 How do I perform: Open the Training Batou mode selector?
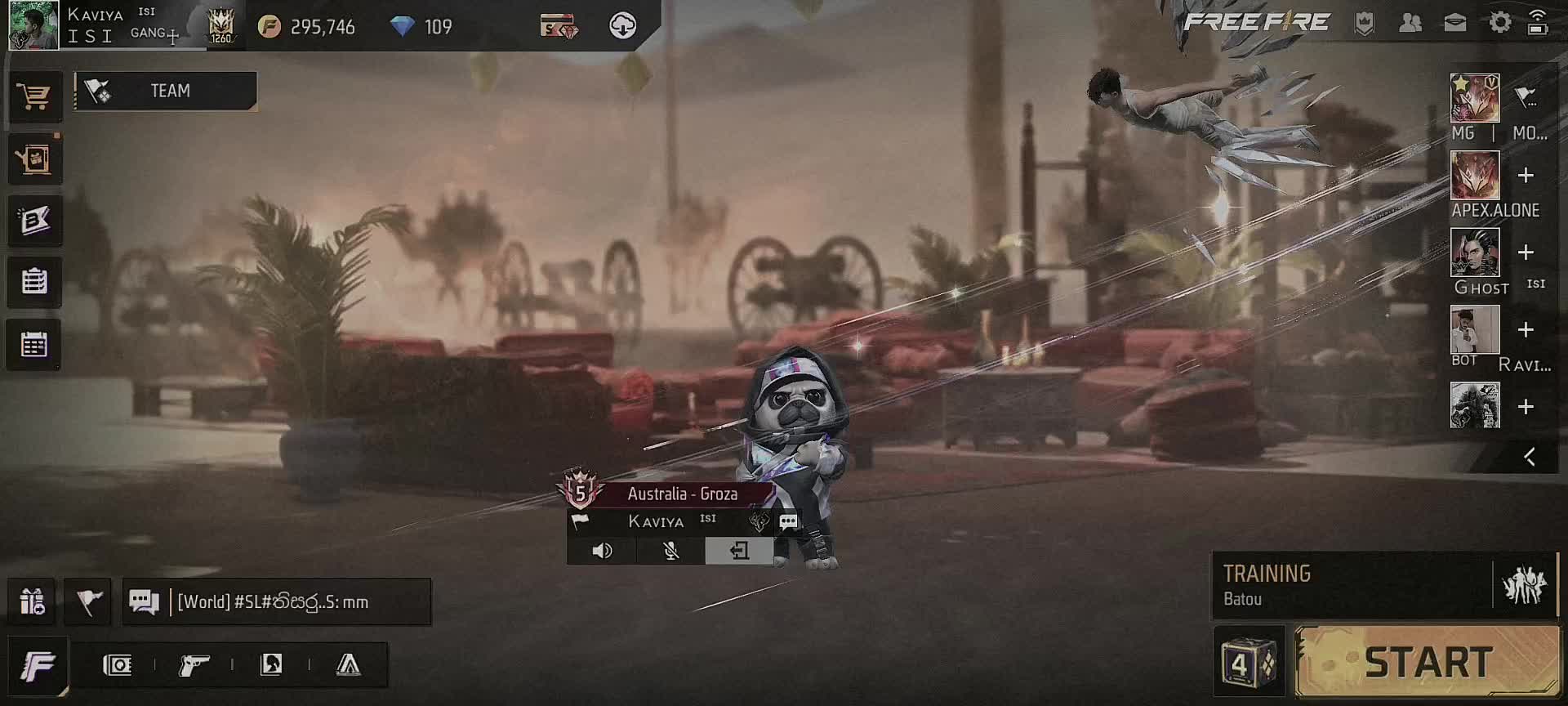(1352, 585)
